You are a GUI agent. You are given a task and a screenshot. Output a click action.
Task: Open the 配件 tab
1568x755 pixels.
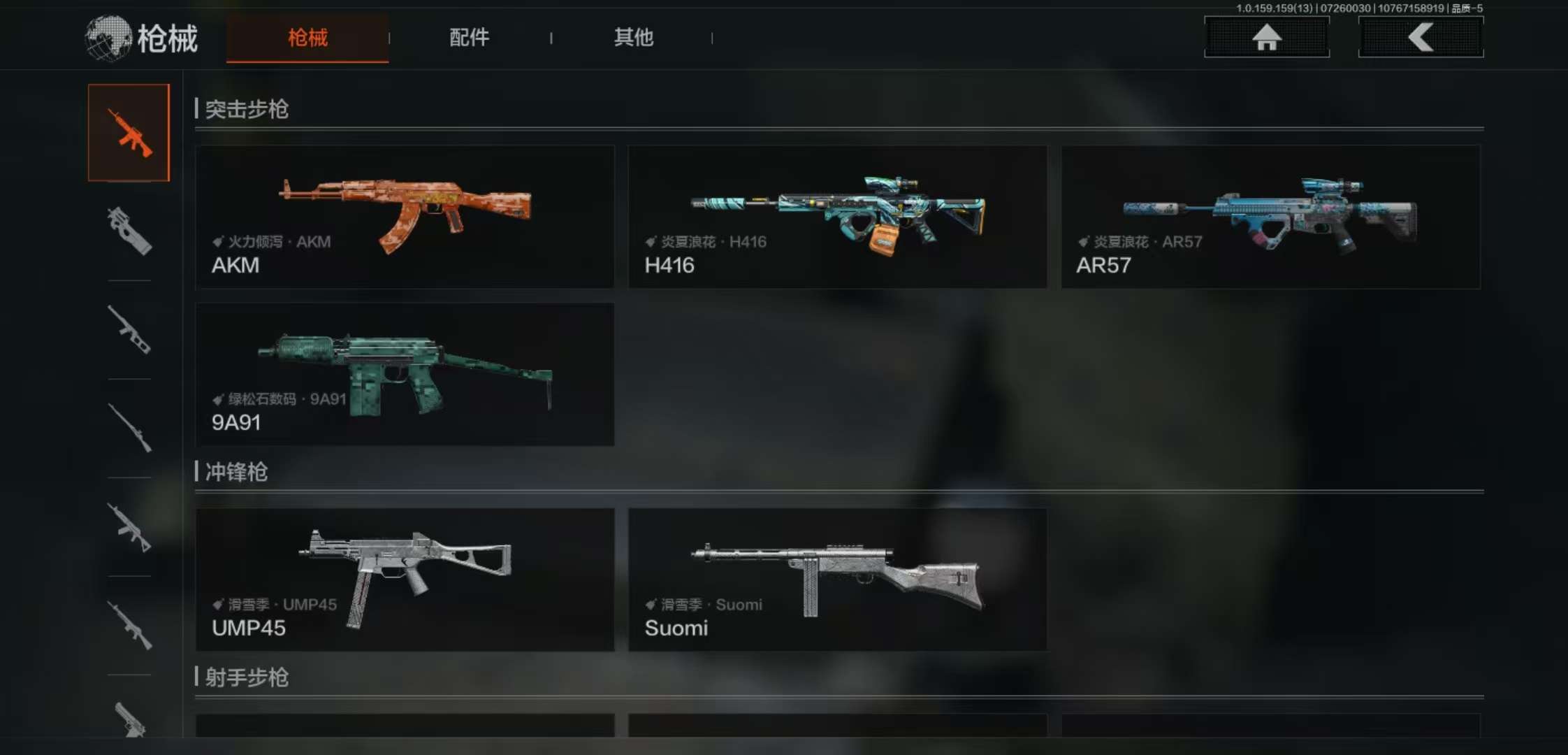(469, 38)
